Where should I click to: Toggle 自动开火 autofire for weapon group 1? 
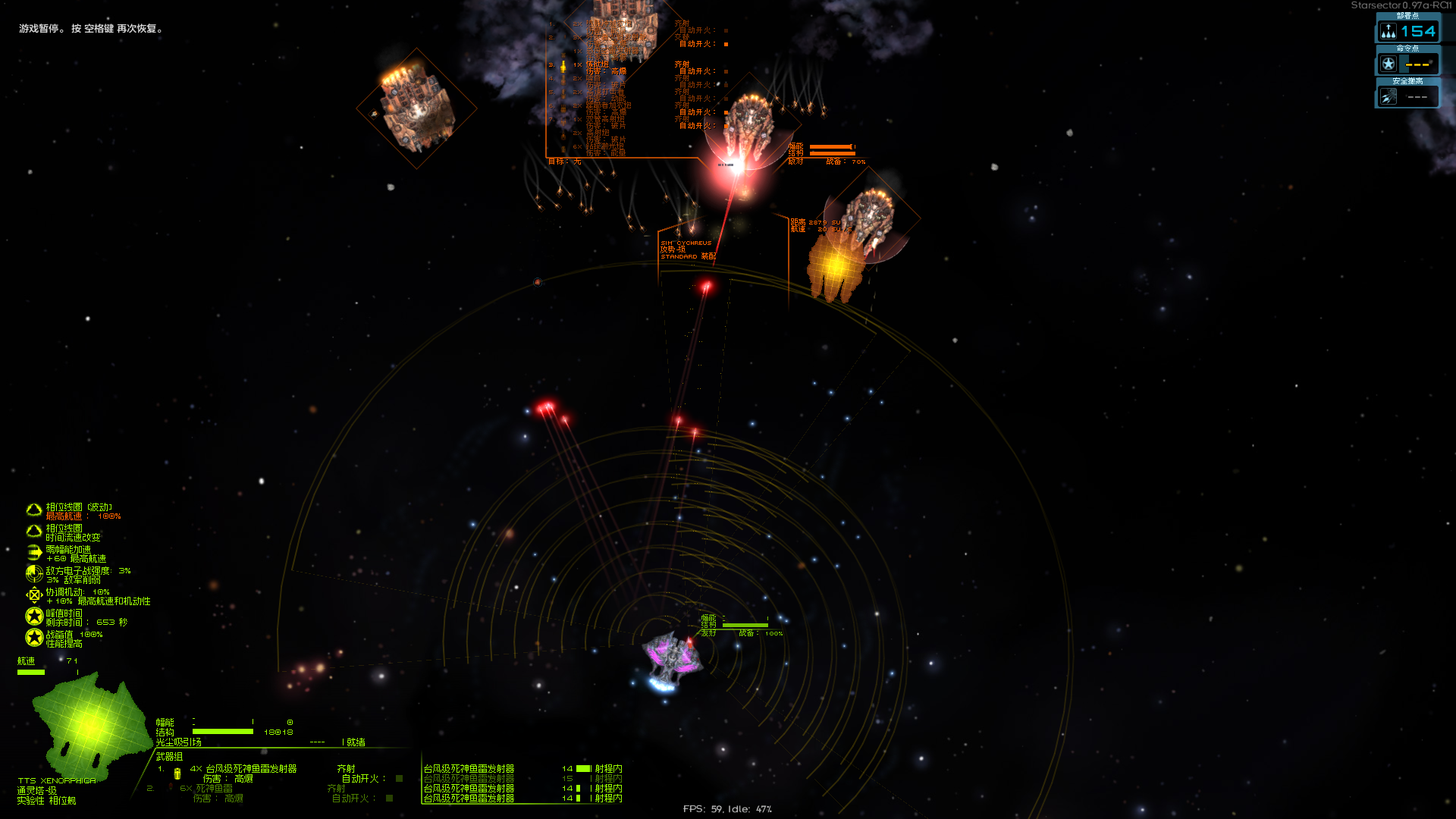pyautogui.click(x=399, y=779)
